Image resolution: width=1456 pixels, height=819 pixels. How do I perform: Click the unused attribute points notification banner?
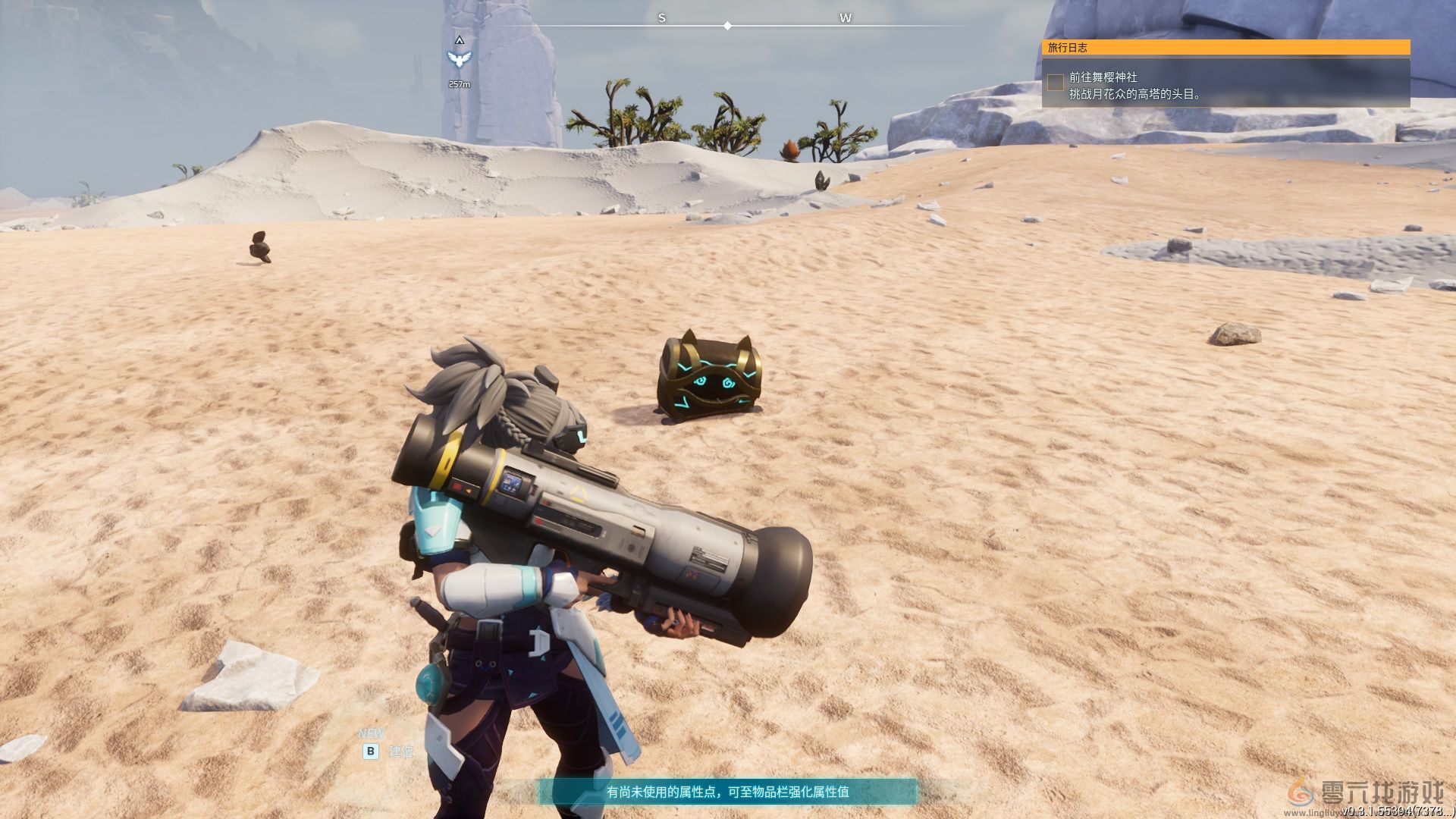point(727,792)
